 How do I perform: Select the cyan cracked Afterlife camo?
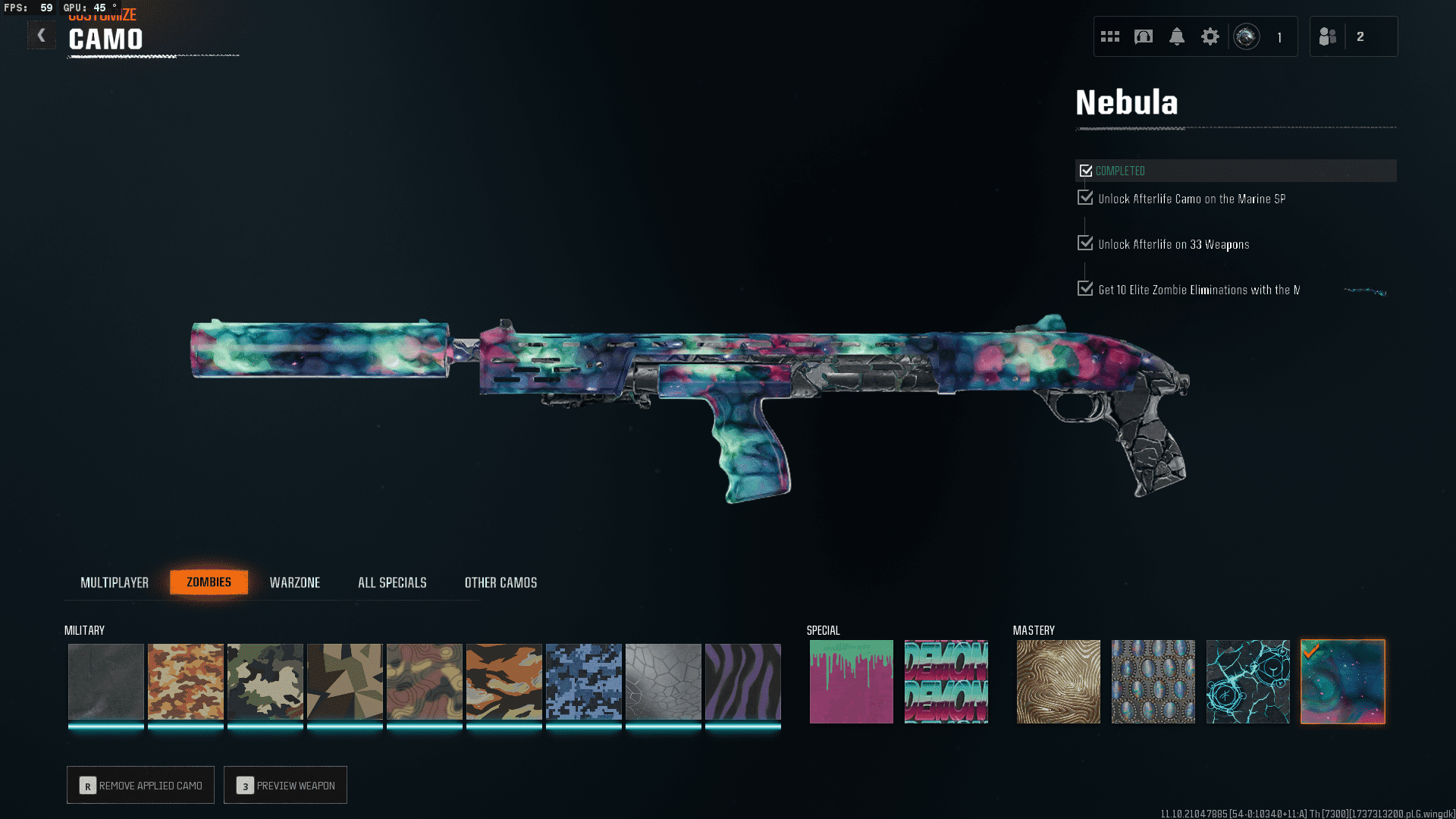[x=1248, y=681]
